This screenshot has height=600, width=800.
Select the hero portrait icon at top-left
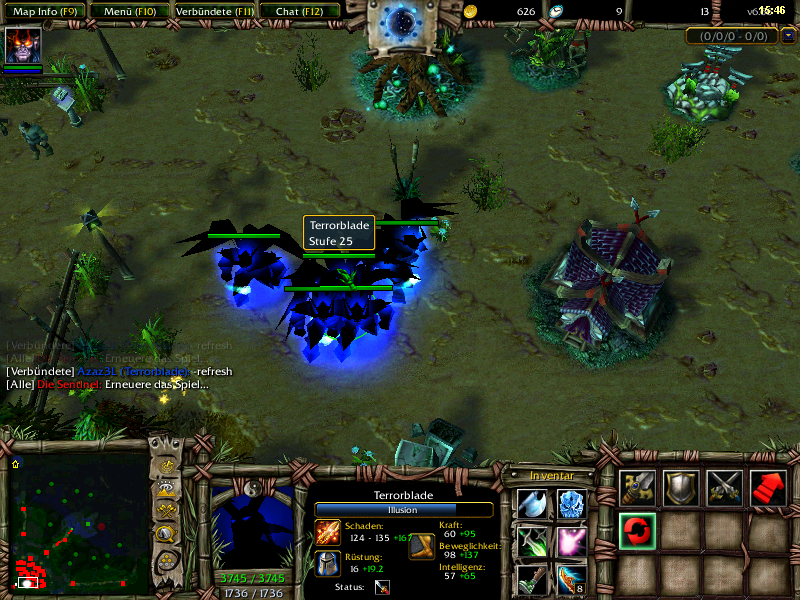pos(23,46)
